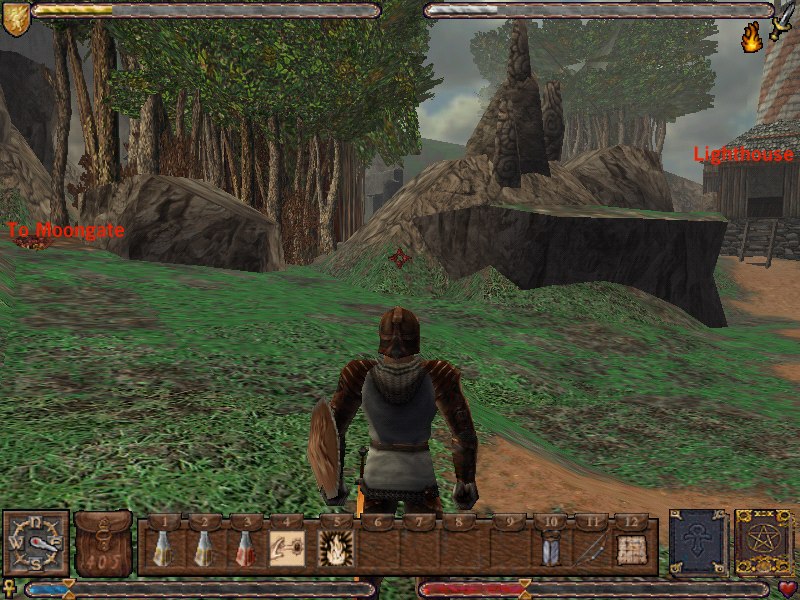The height and width of the screenshot is (600, 800).
Task: Open the pentagram spellbook
Action: pyautogui.click(x=764, y=543)
